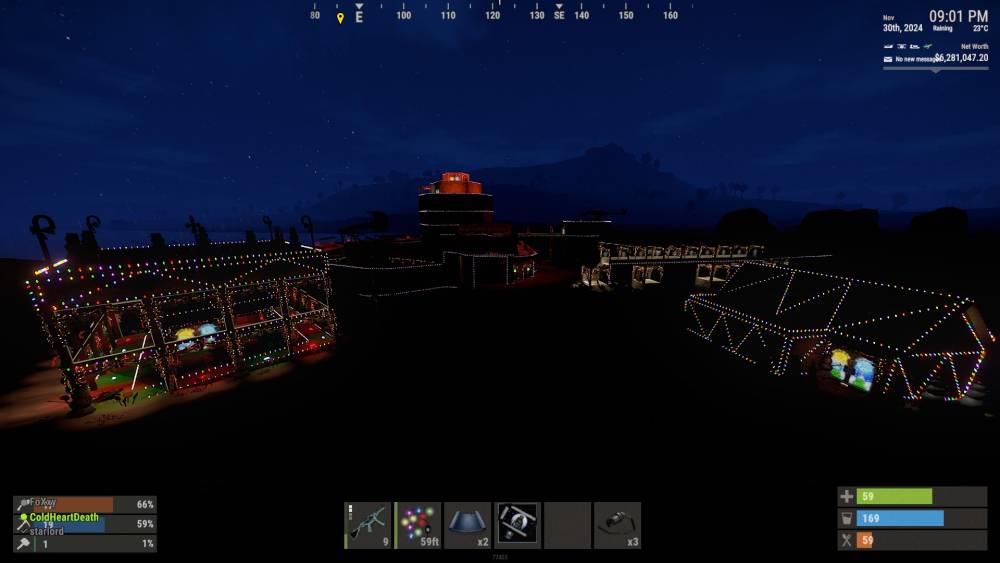Screen dimensions: 1000x563
Task: Choose the blue curved item stack slot
Action: coord(468,525)
